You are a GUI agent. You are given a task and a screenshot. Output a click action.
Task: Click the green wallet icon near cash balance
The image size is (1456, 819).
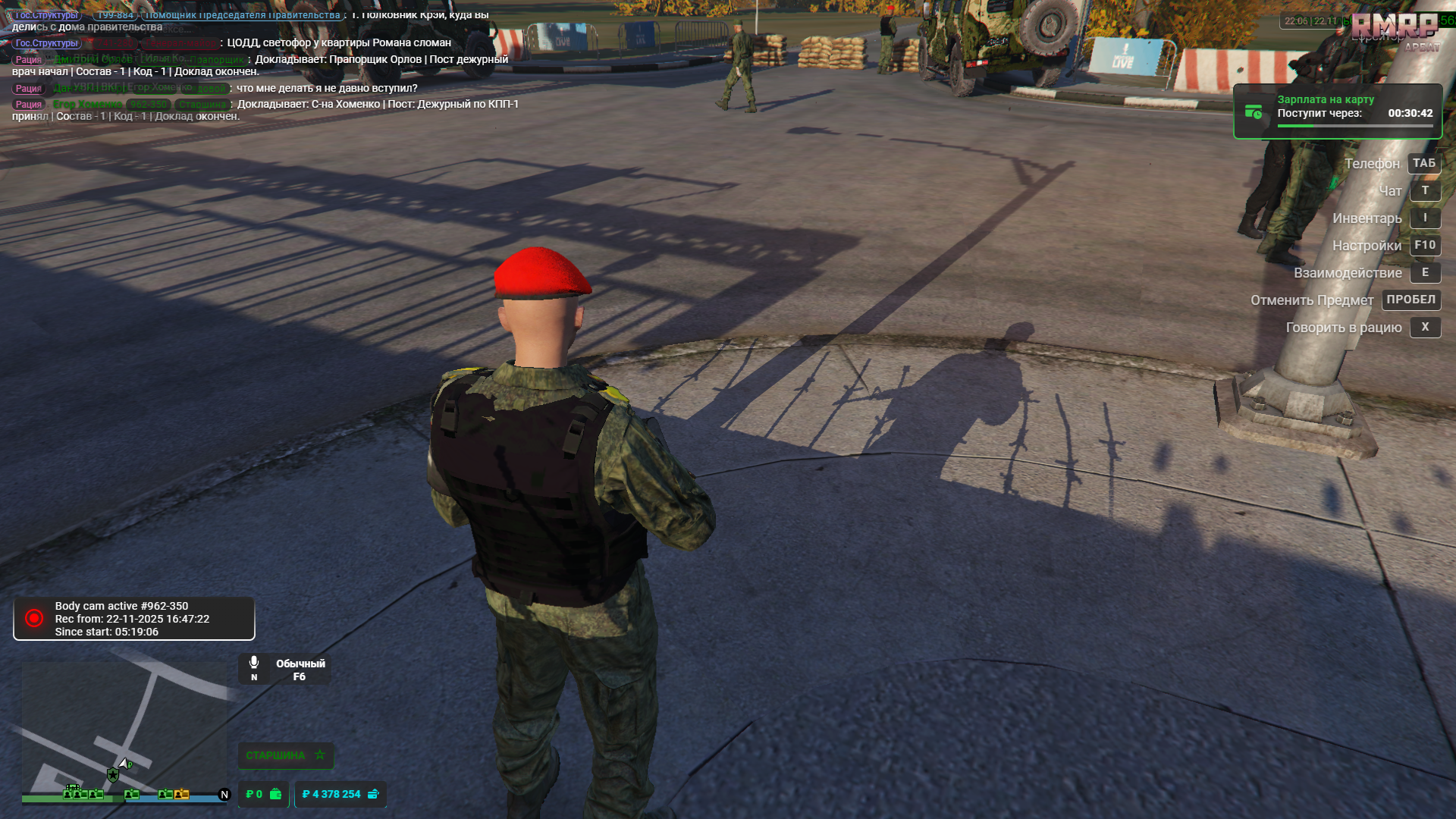point(275,795)
